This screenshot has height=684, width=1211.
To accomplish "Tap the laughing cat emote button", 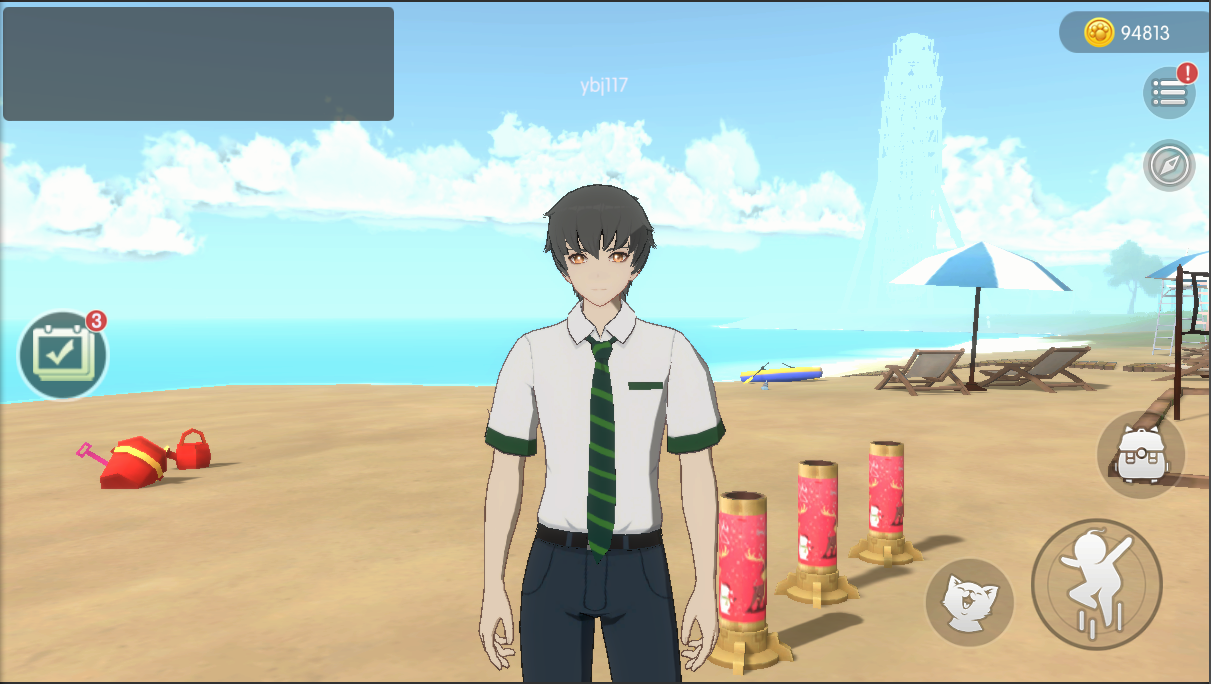I will (x=968, y=603).
